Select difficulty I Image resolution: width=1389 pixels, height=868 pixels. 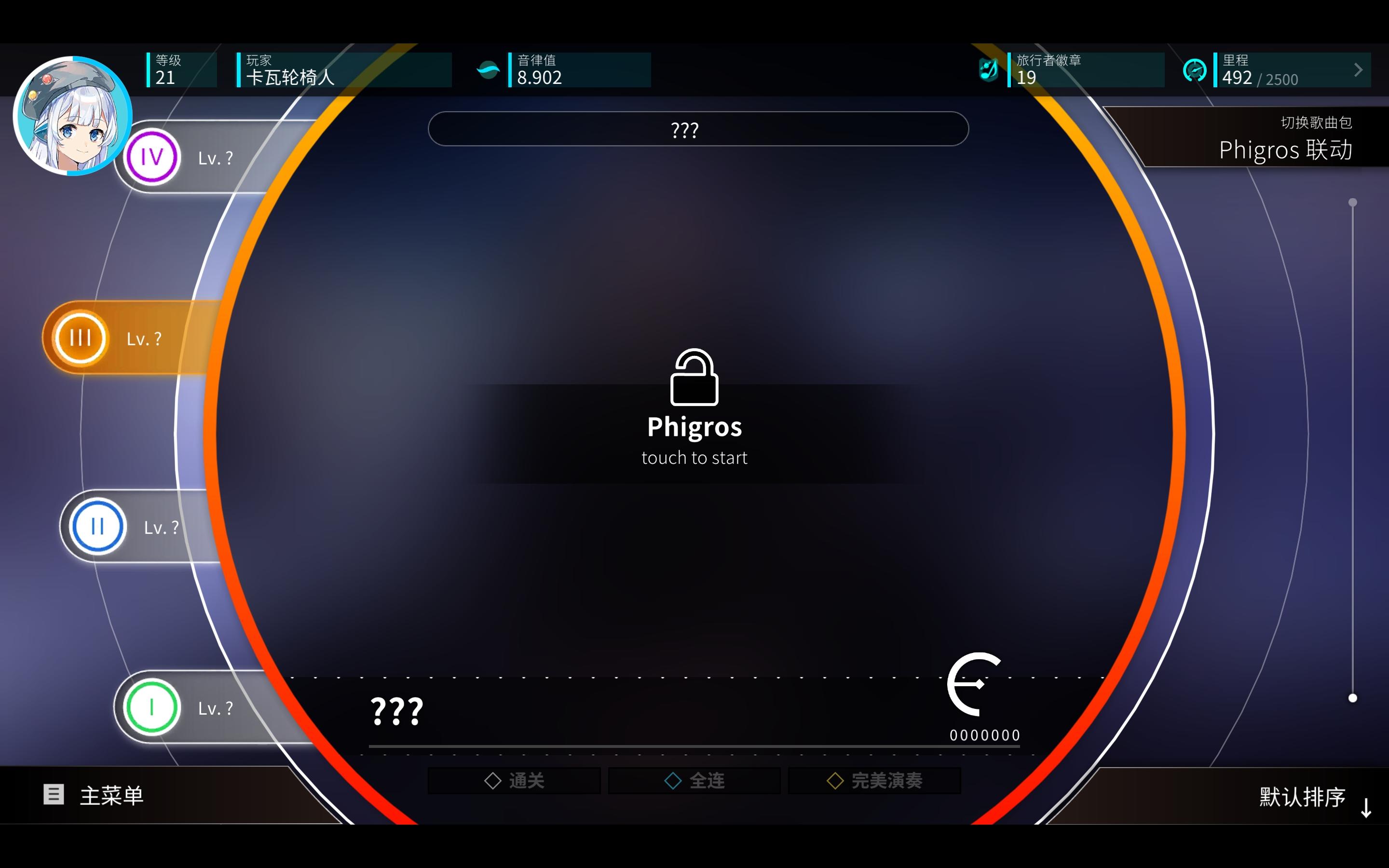click(x=151, y=708)
